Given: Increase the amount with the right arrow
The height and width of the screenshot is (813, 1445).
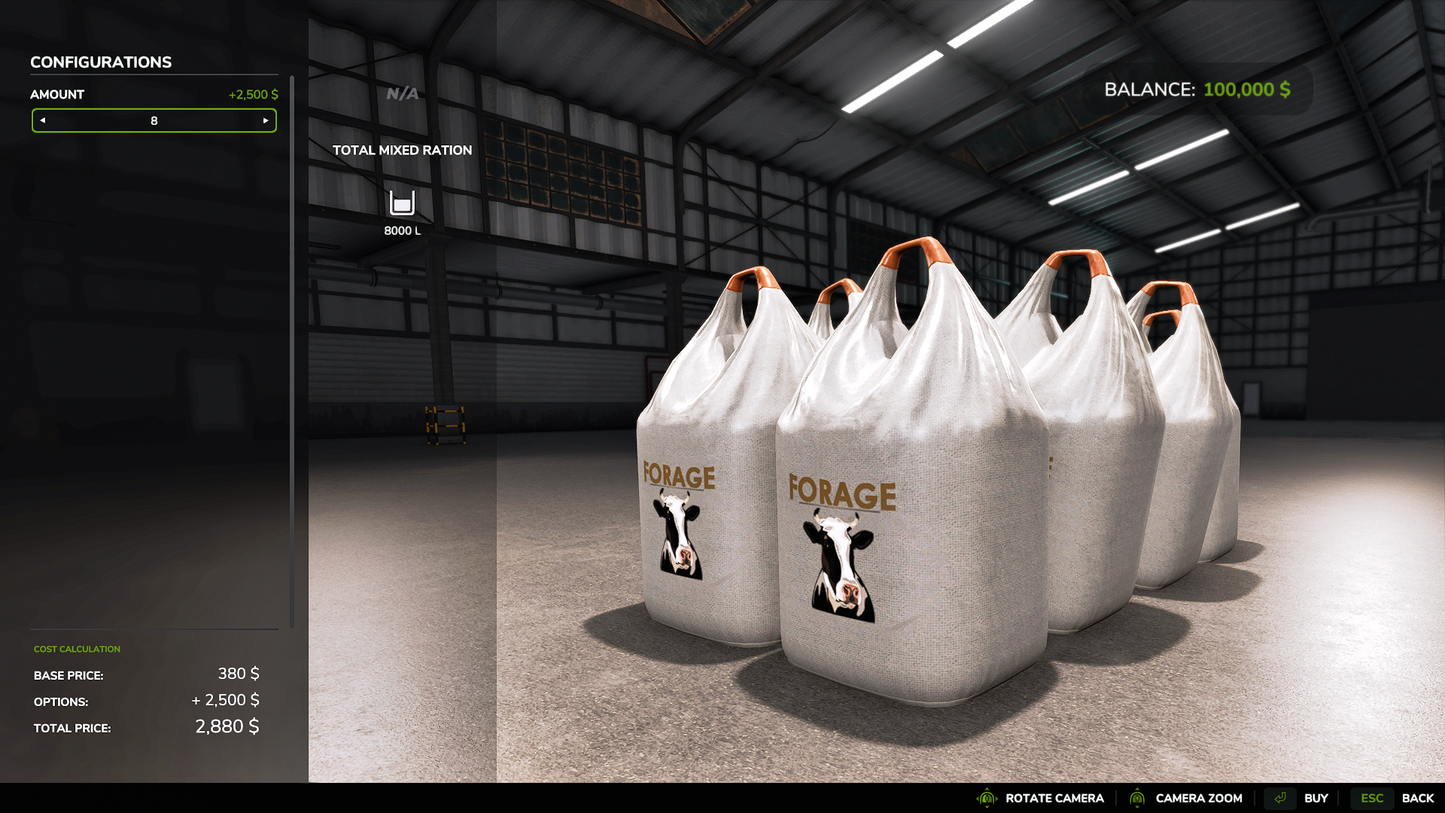Looking at the screenshot, I should pos(265,121).
